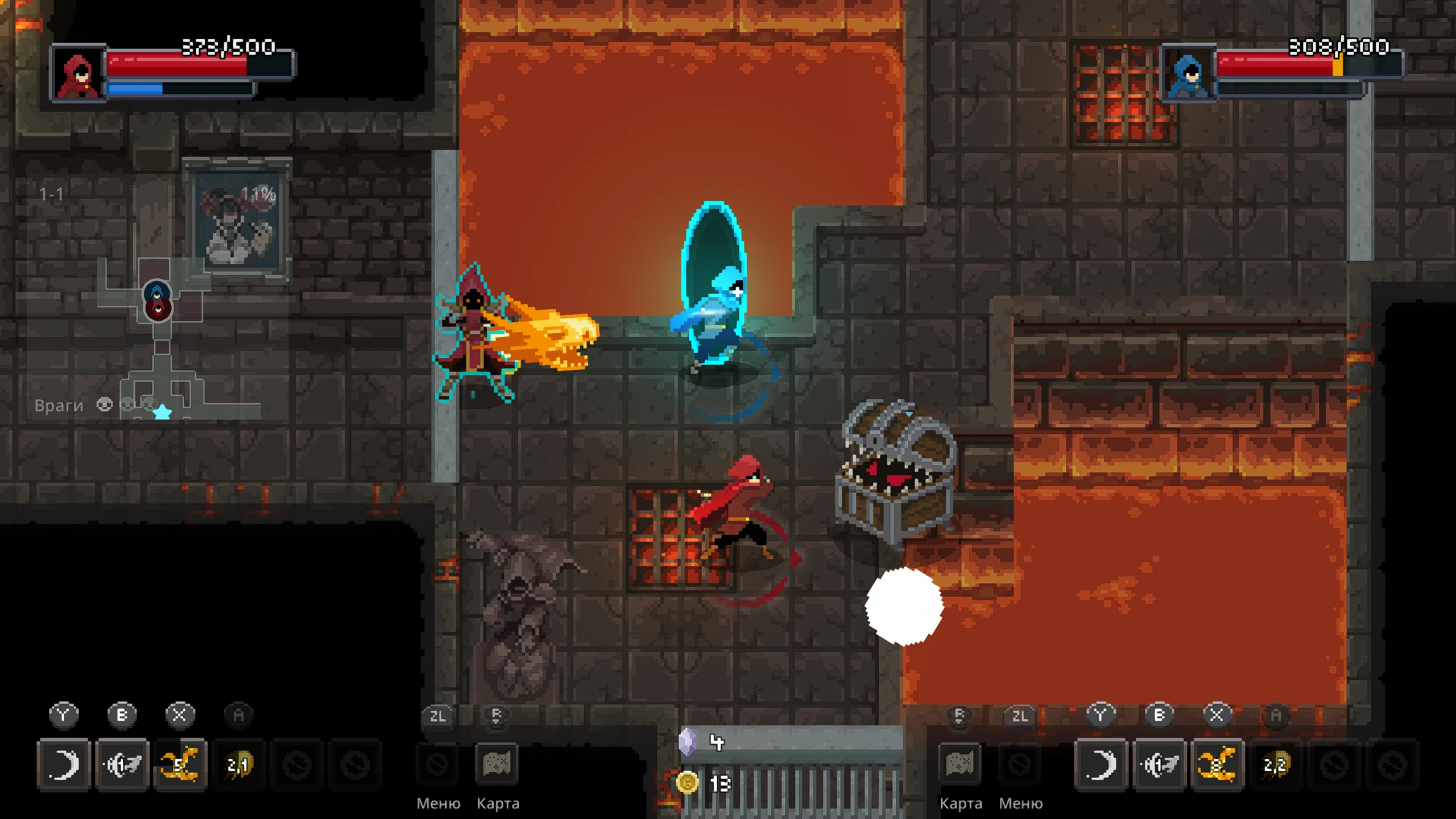Activate player two's air dash arcana slot
Image resolution: width=1456 pixels, height=819 pixels.
point(1159,764)
